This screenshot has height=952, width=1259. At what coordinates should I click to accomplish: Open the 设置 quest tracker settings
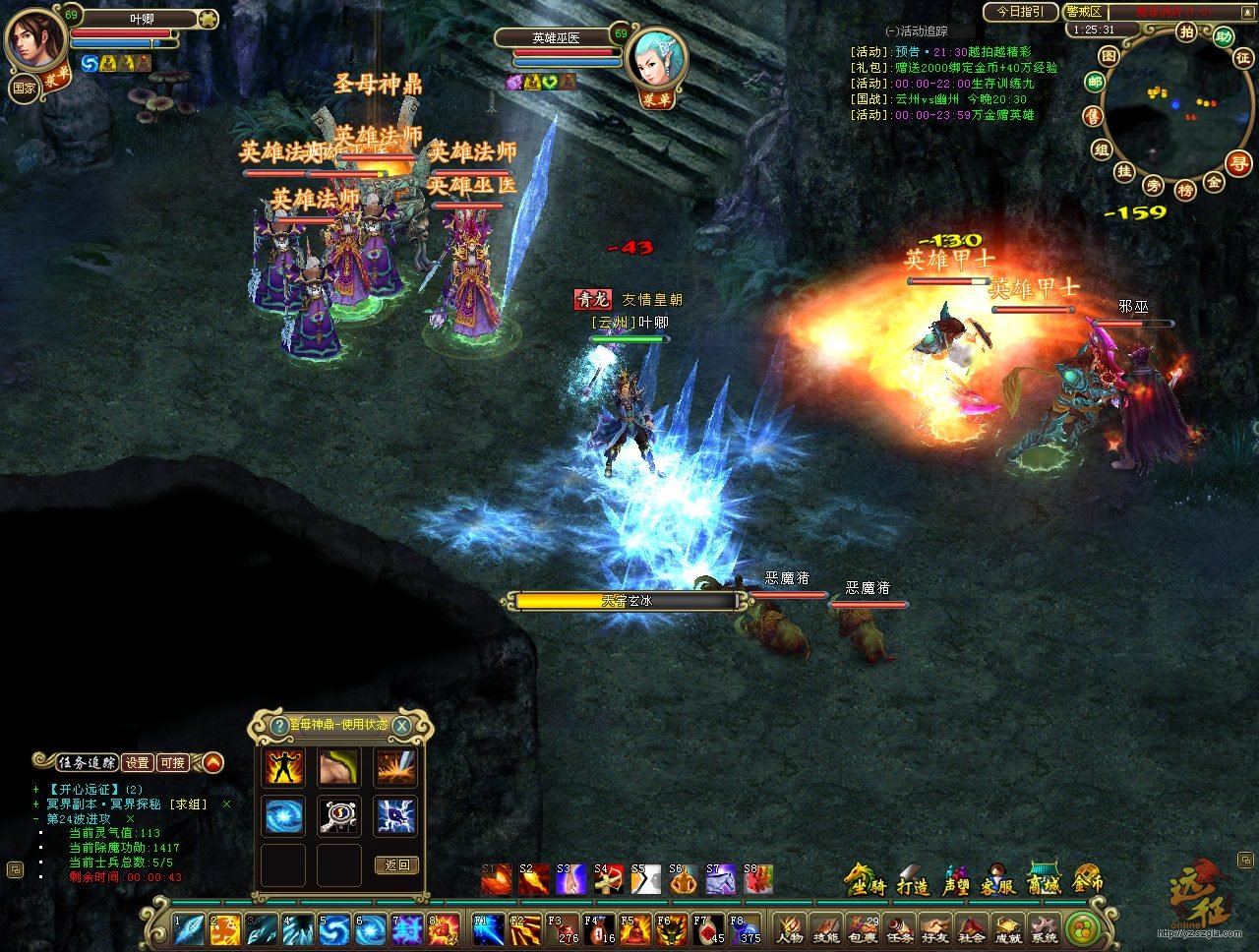pos(138,762)
